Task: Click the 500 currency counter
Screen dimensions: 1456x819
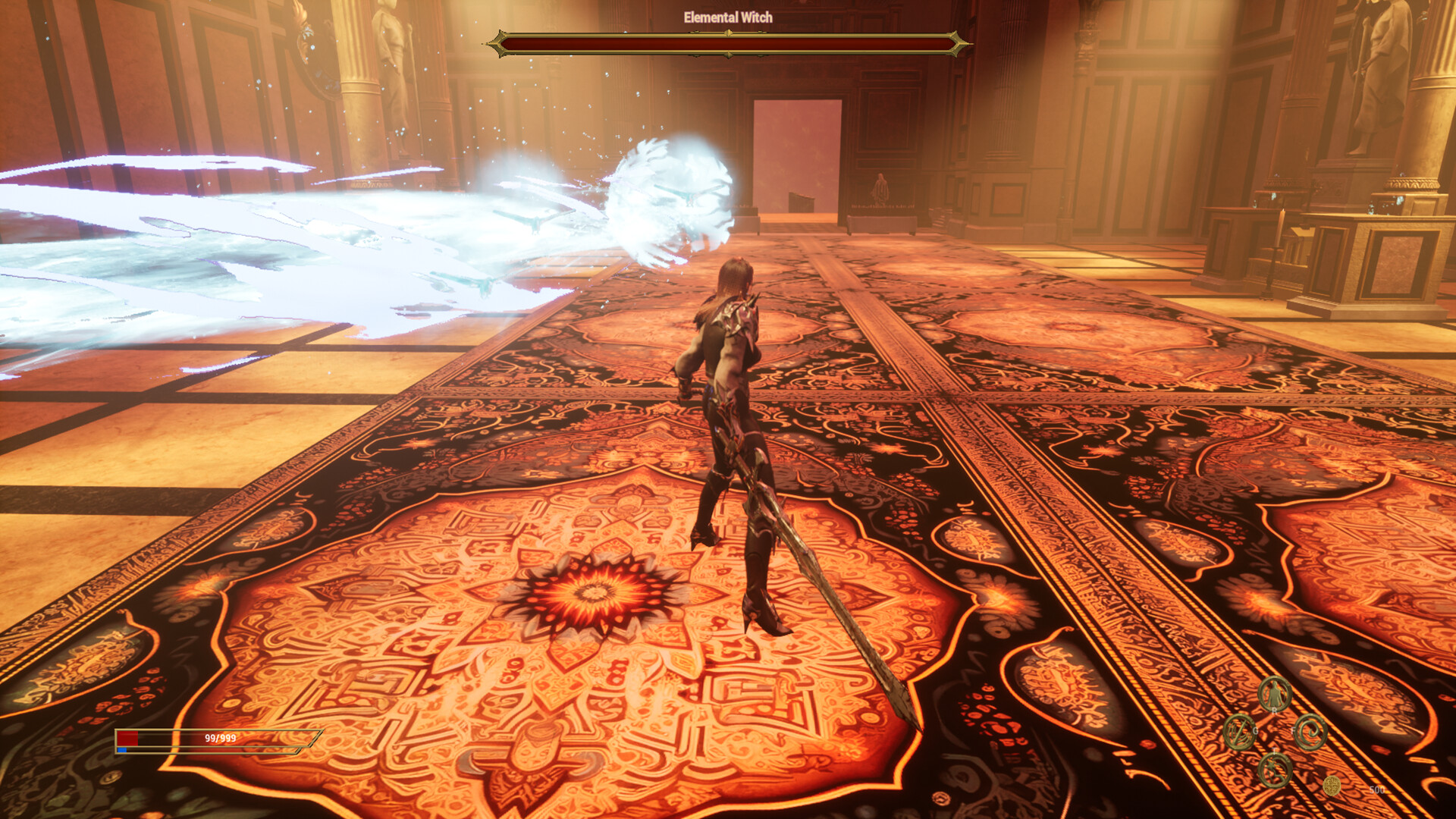Action: pyautogui.click(x=1378, y=789)
